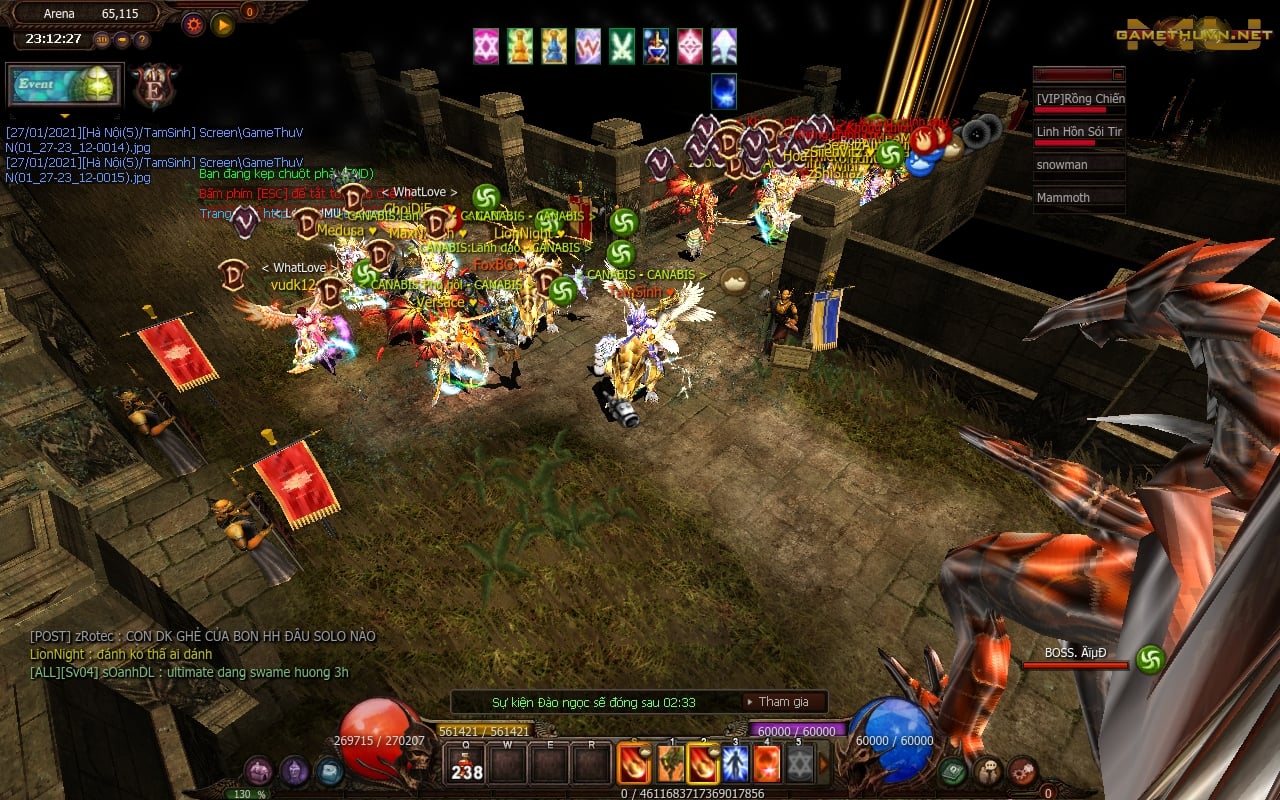Image resolution: width=1280 pixels, height=800 pixels.
Task: Open the Event egg banner
Action: pyautogui.click(x=64, y=85)
